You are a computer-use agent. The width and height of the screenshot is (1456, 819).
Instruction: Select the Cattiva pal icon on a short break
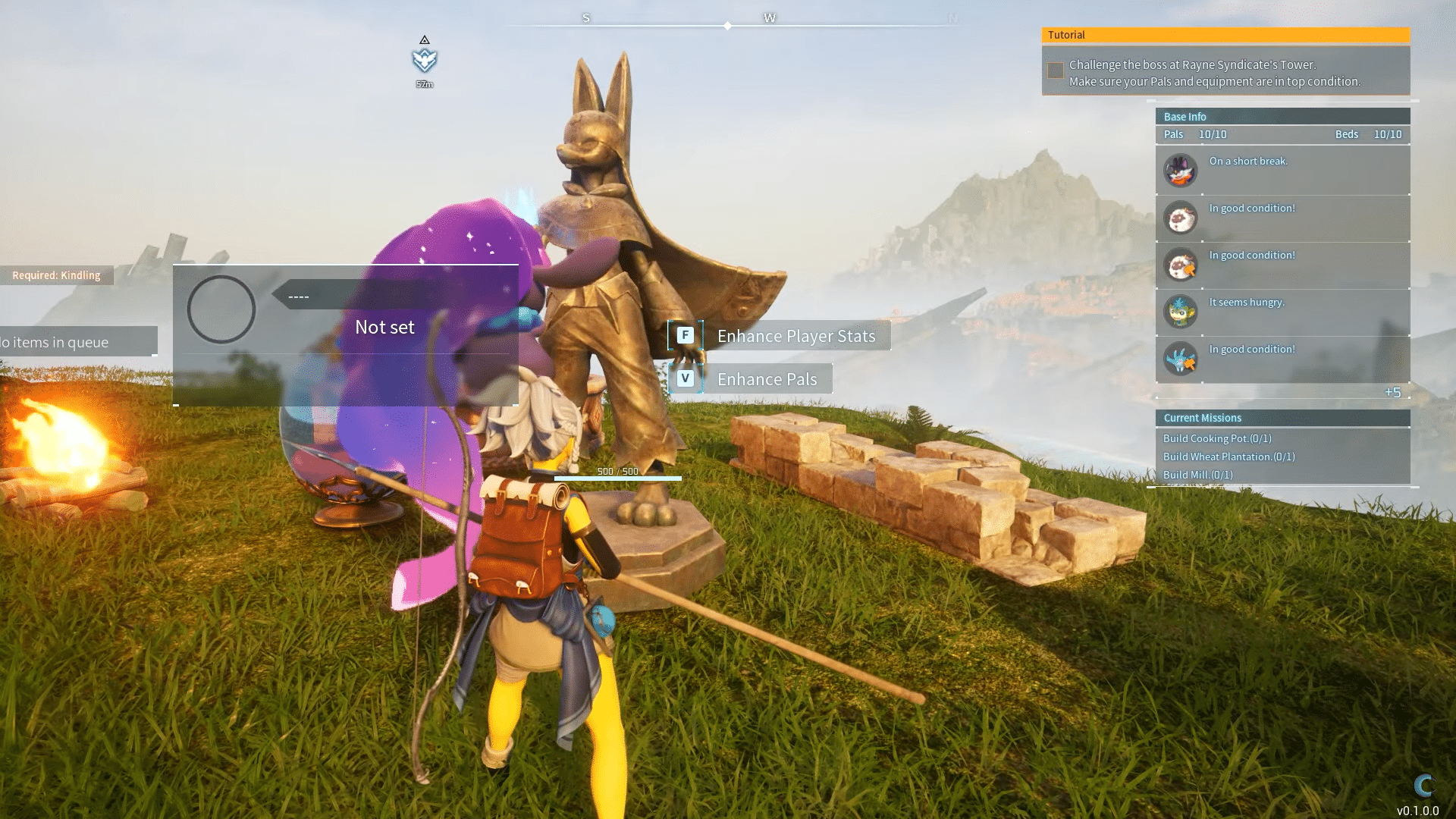click(x=1180, y=170)
